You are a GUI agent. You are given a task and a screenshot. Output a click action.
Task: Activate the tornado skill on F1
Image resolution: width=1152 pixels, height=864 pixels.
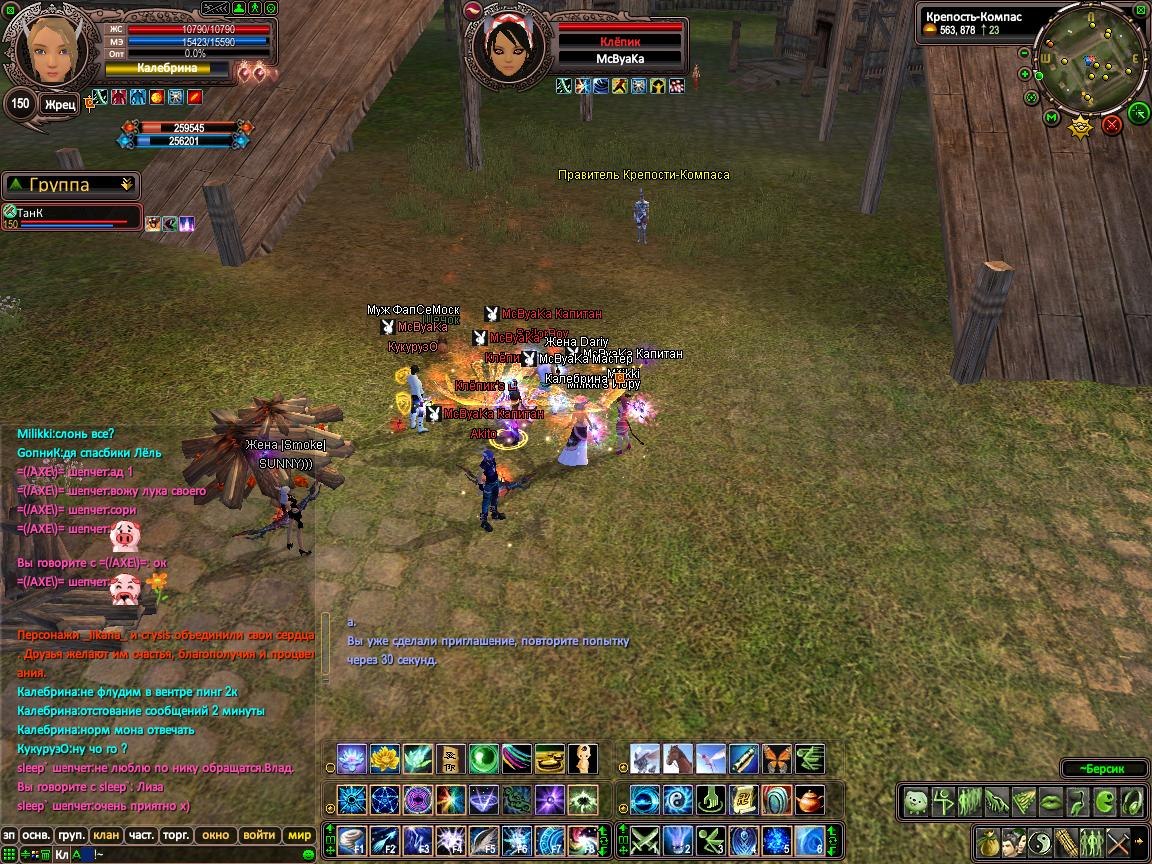(352, 839)
